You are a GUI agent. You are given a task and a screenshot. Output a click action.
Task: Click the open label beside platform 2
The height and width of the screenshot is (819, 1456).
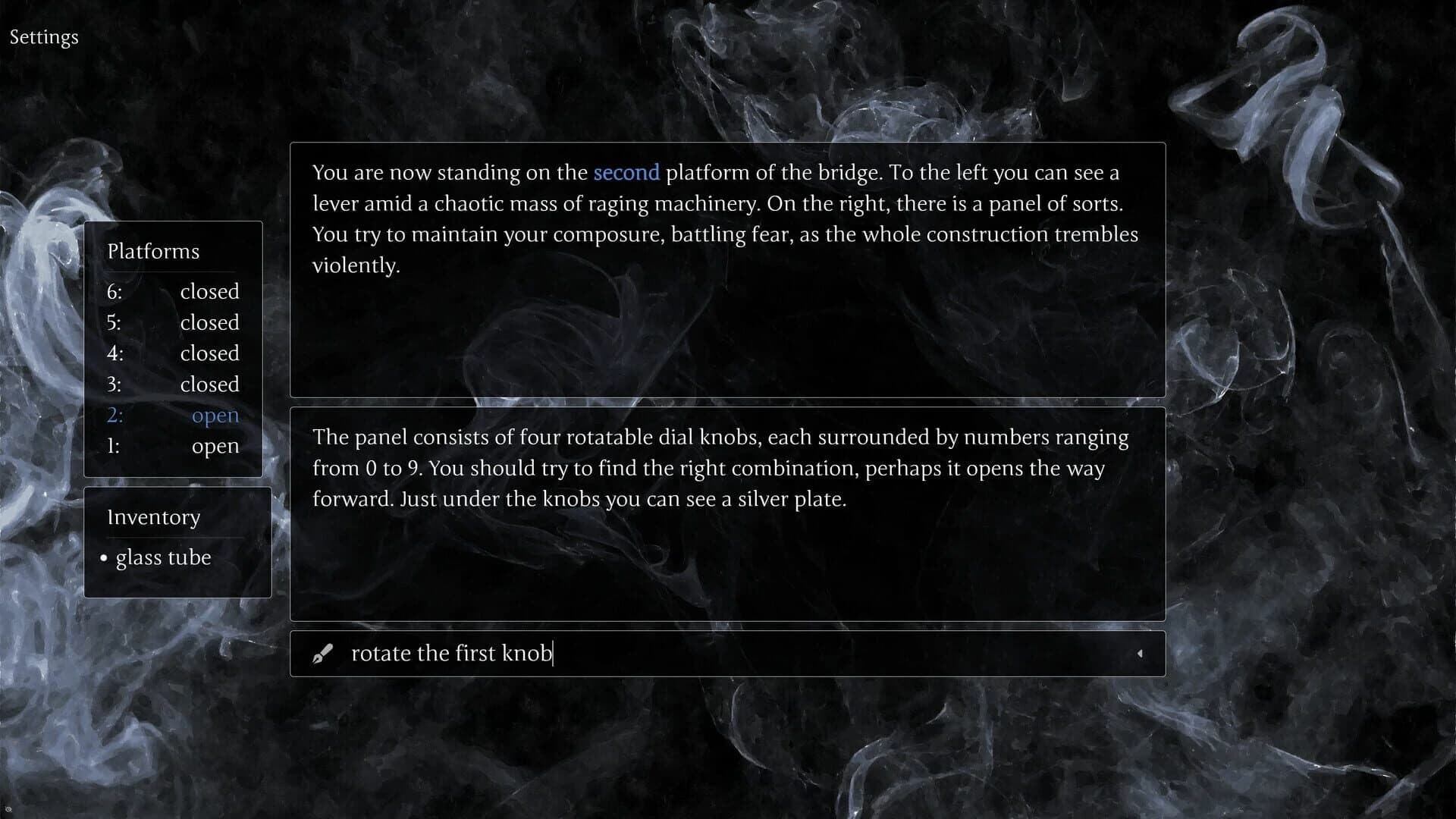point(215,415)
